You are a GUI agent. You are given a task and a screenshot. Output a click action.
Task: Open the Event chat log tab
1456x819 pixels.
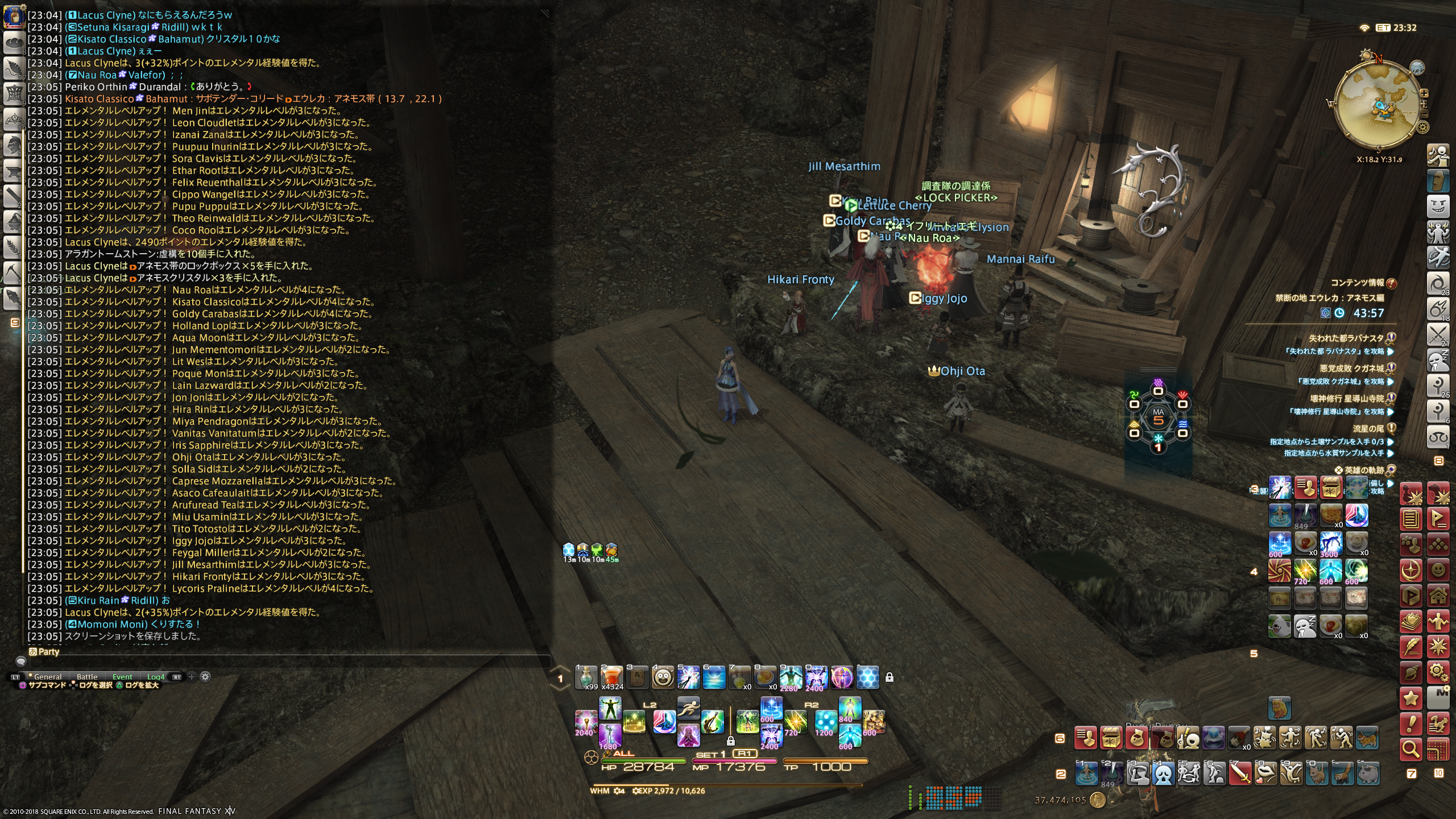point(122,677)
